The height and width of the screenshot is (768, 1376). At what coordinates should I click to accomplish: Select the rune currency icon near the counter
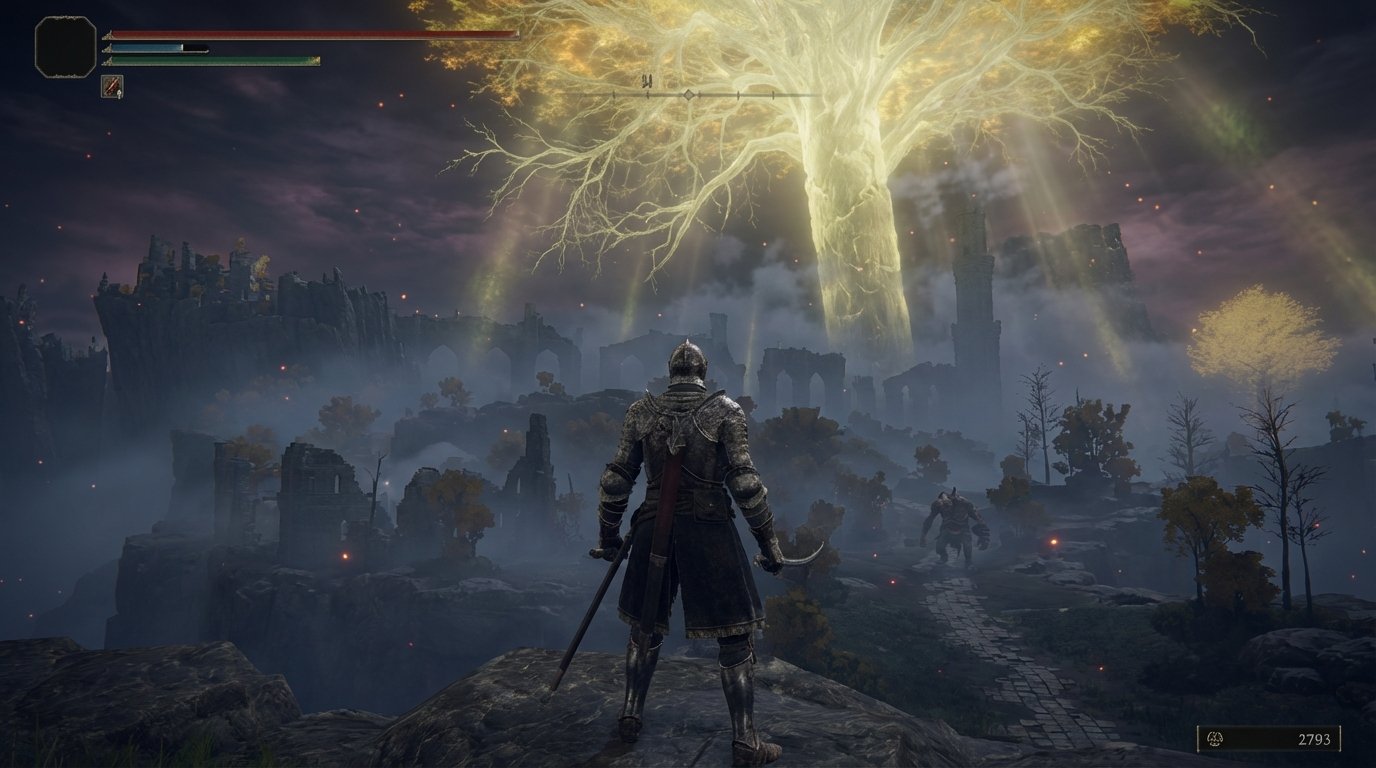[x=1215, y=739]
